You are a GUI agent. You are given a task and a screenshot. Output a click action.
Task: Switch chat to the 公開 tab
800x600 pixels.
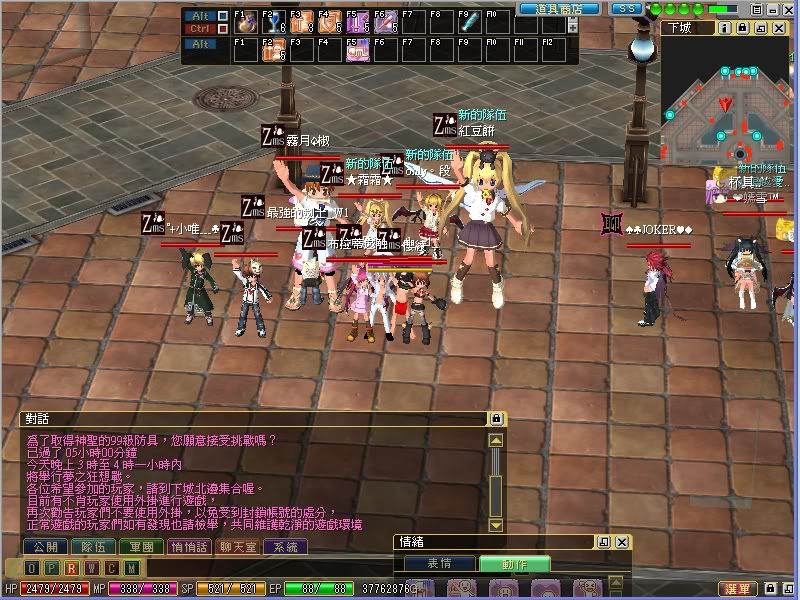coord(42,547)
